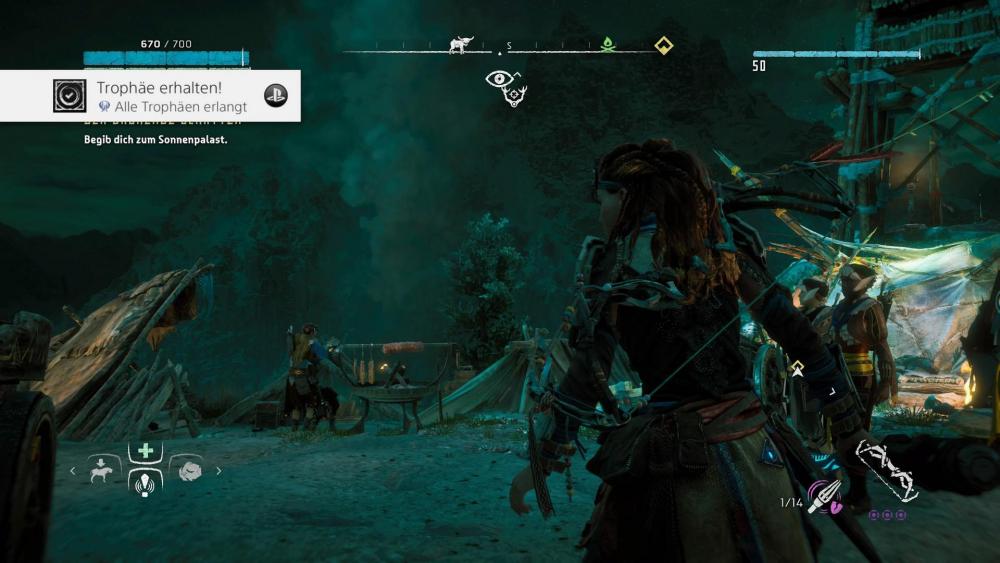Click the quest objective 'Begib dich zum Sonnenpalast'
This screenshot has height=563, width=1000.
click(x=155, y=140)
